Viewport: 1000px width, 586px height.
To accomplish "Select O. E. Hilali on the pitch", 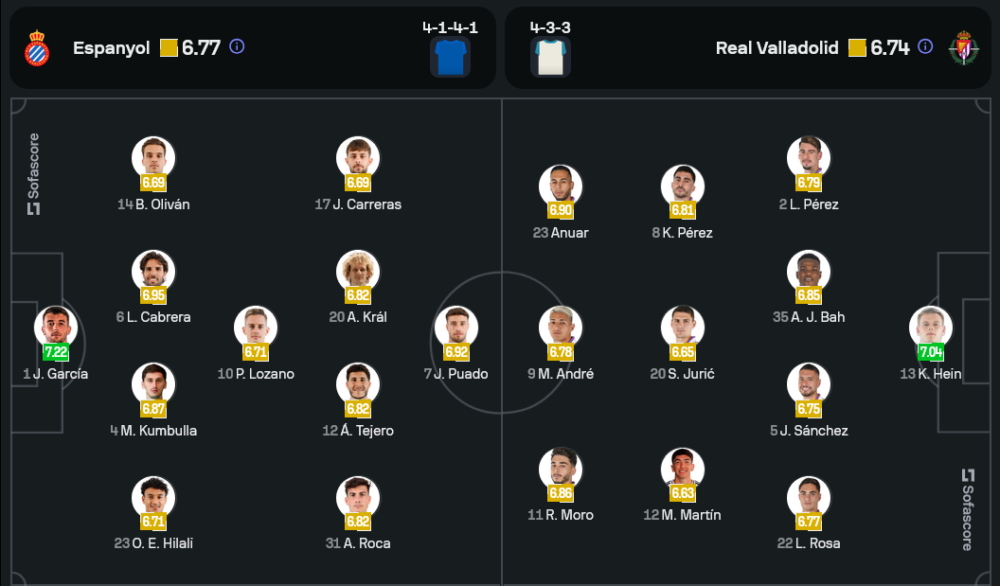I will point(153,498).
